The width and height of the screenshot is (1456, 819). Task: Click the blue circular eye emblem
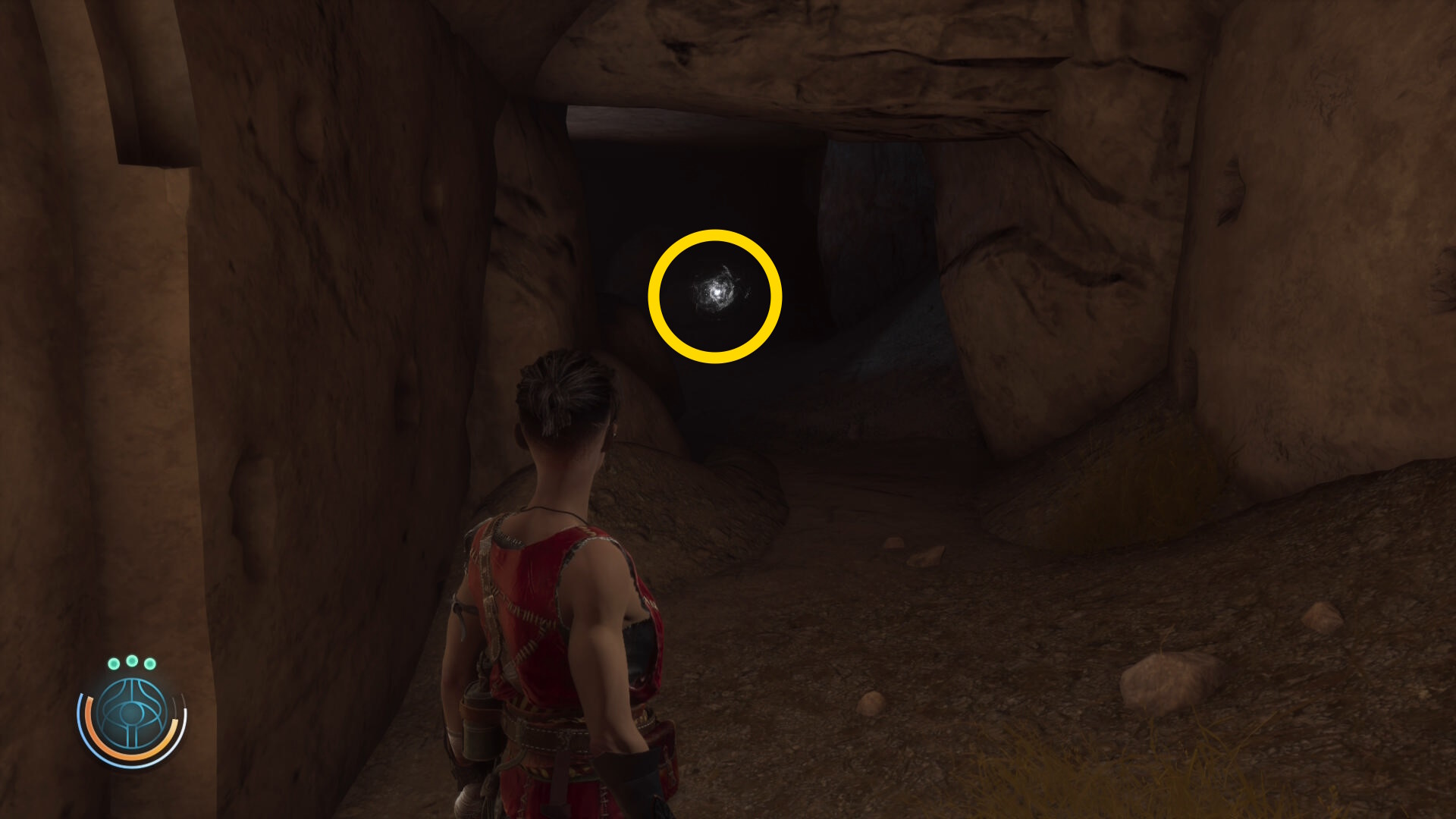click(132, 714)
